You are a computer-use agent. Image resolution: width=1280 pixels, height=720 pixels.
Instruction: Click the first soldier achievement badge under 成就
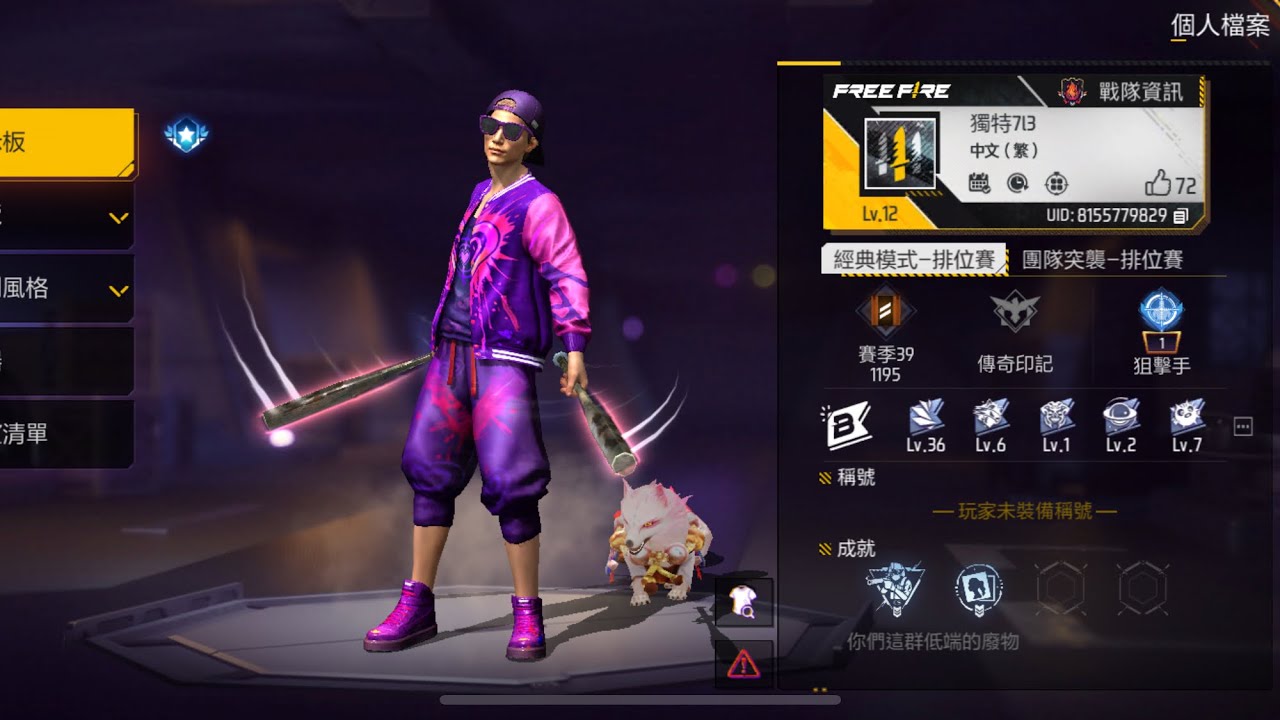point(897,590)
